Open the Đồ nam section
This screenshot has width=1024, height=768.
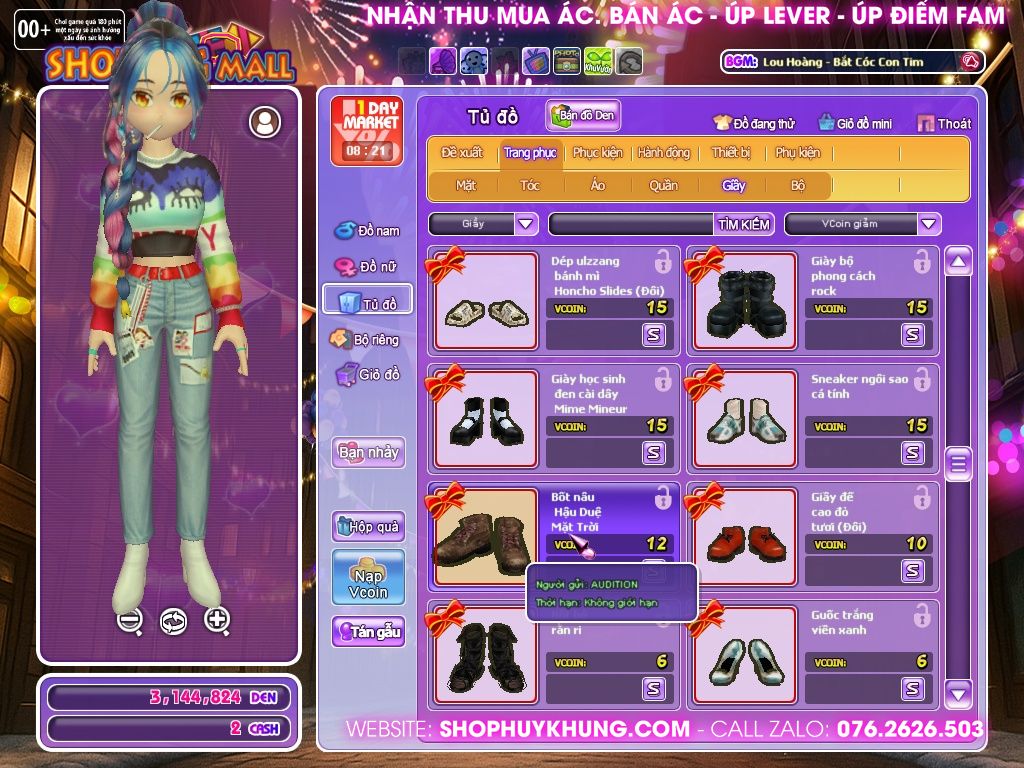pos(367,231)
